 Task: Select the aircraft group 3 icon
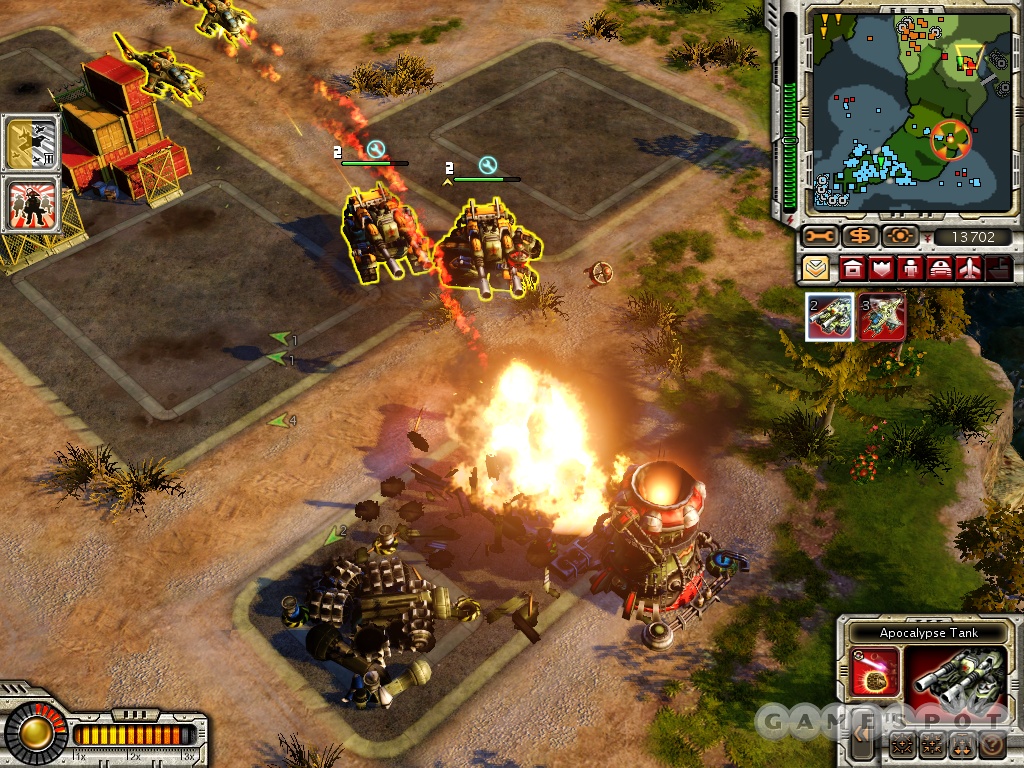[x=882, y=317]
